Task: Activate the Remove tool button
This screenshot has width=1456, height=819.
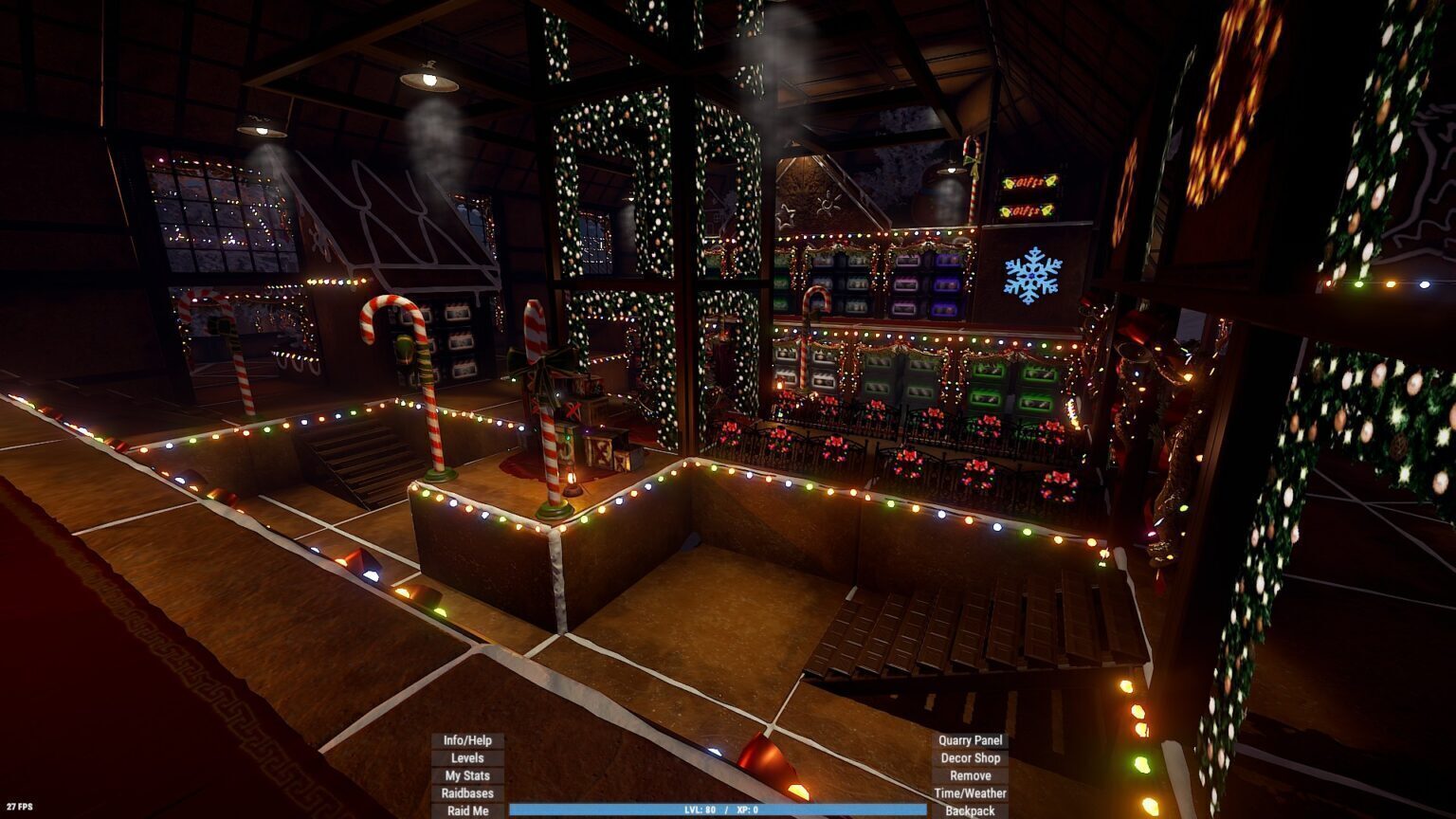Action: click(970, 775)
